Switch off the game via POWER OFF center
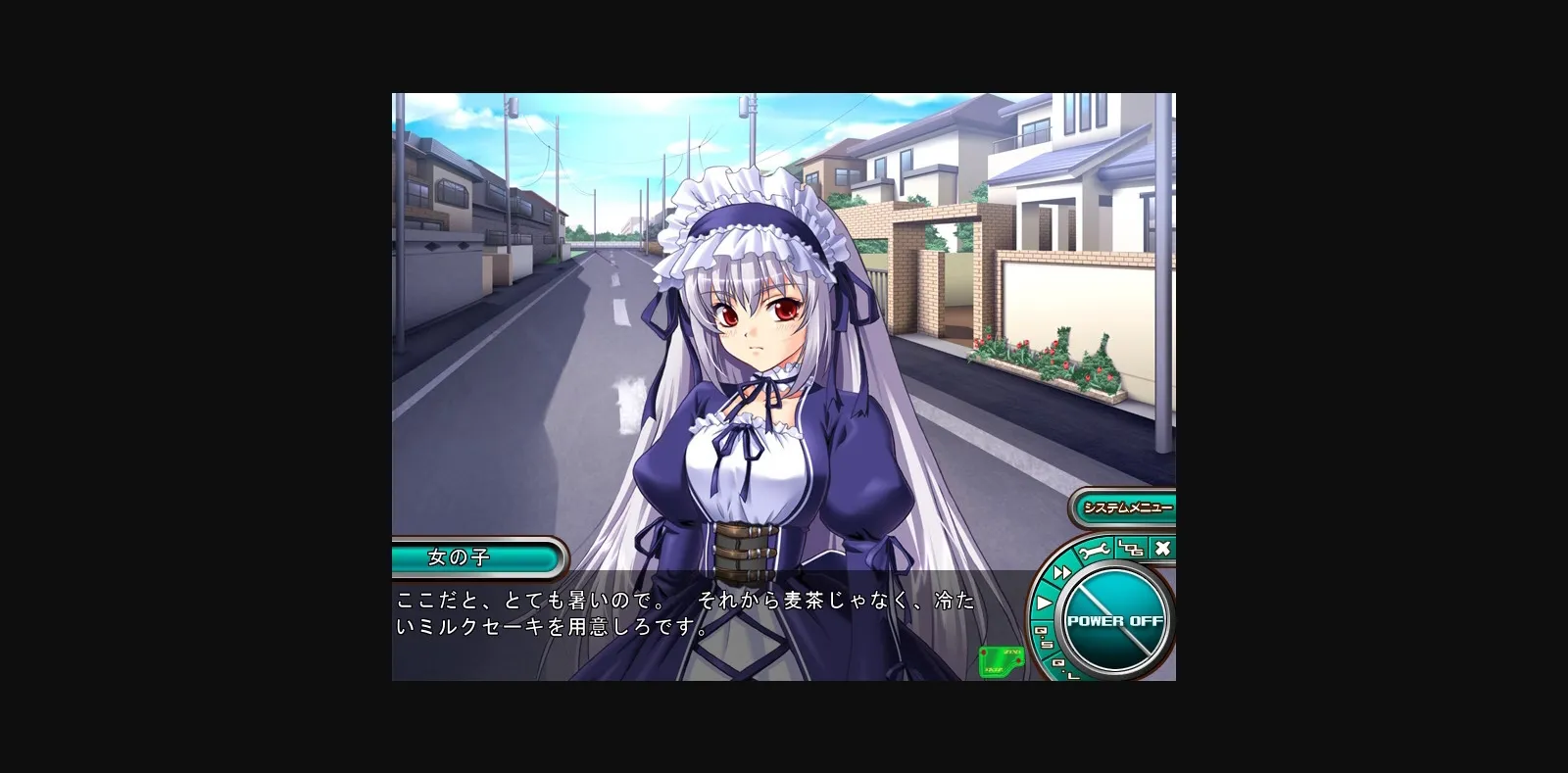The height and width of the screenshot is (773, 1568). pyautogui.click(x=1115, y=620)
